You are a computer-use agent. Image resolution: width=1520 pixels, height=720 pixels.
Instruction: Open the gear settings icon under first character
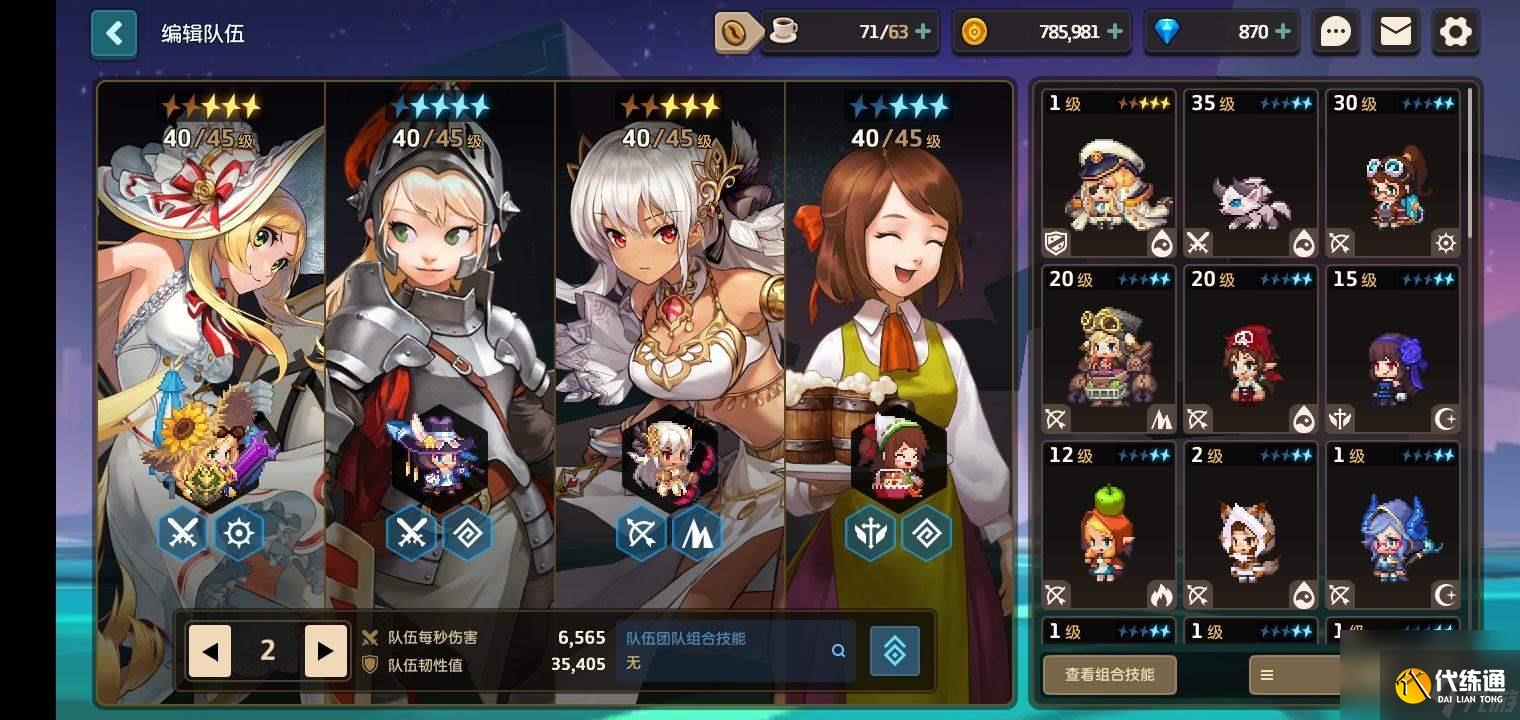click(x=238, y=533)
